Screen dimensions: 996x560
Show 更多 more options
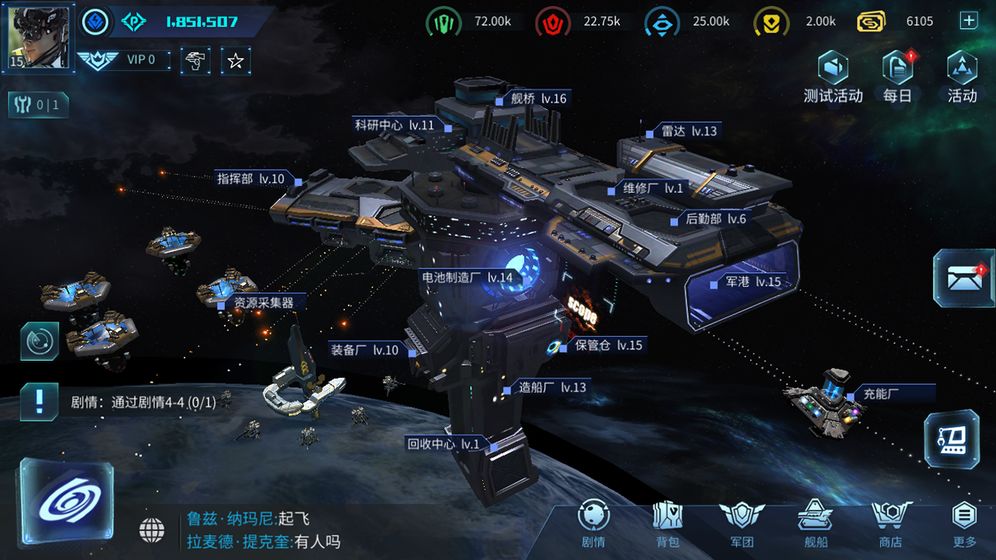pyautogui.click(x=964, y=523)
